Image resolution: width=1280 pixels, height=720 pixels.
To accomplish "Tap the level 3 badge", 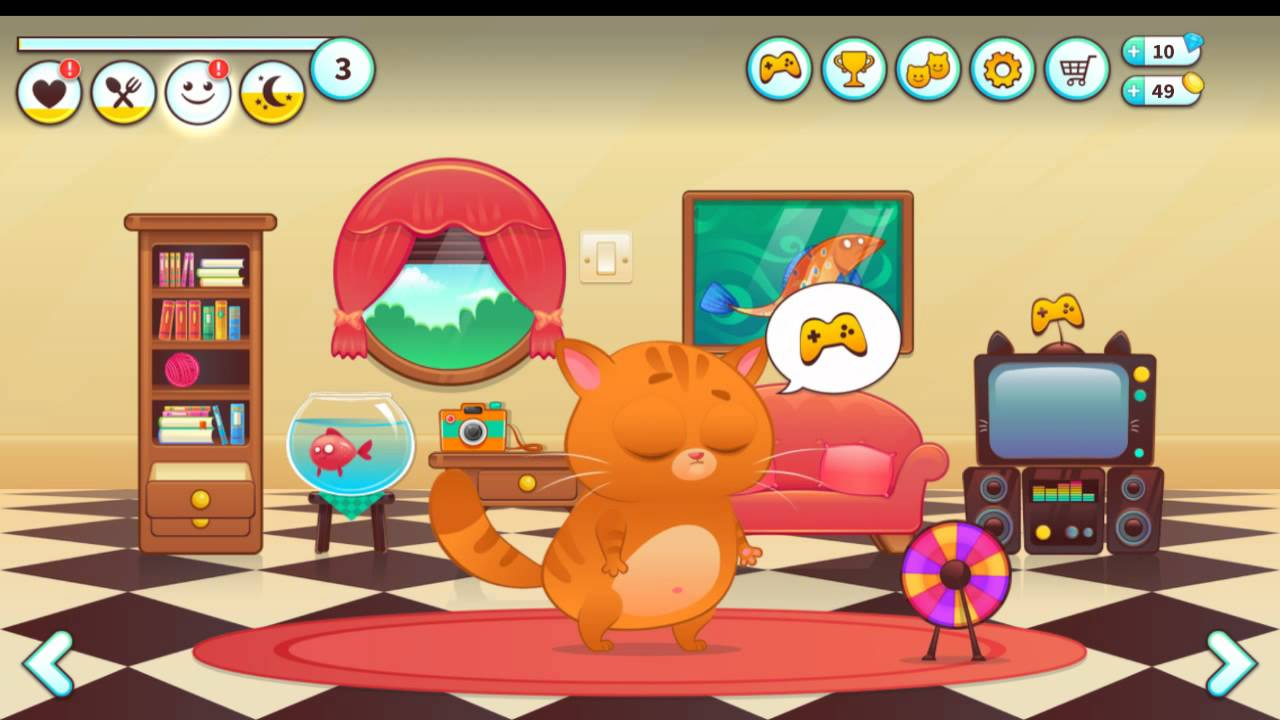I will (x=343, y=66).
